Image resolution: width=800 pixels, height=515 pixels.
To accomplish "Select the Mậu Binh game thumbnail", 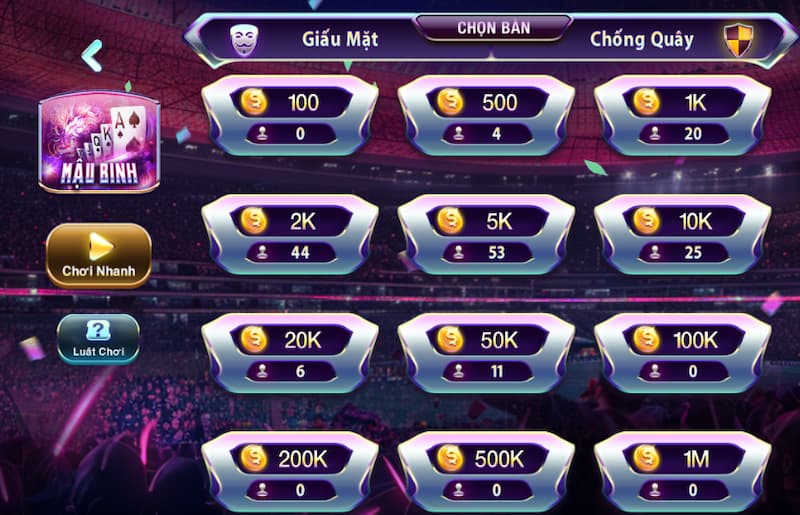I will (99, 143).
